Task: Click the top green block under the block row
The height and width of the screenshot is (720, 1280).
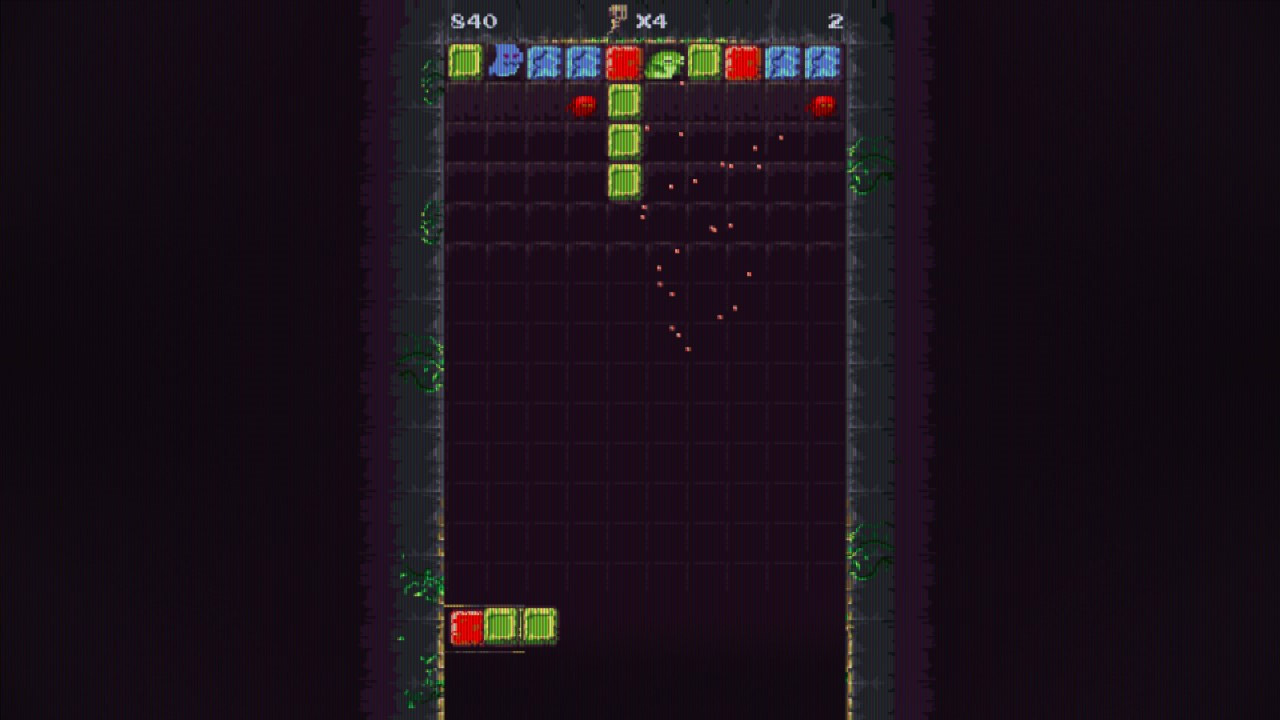Action: click(x=622, y=100)
